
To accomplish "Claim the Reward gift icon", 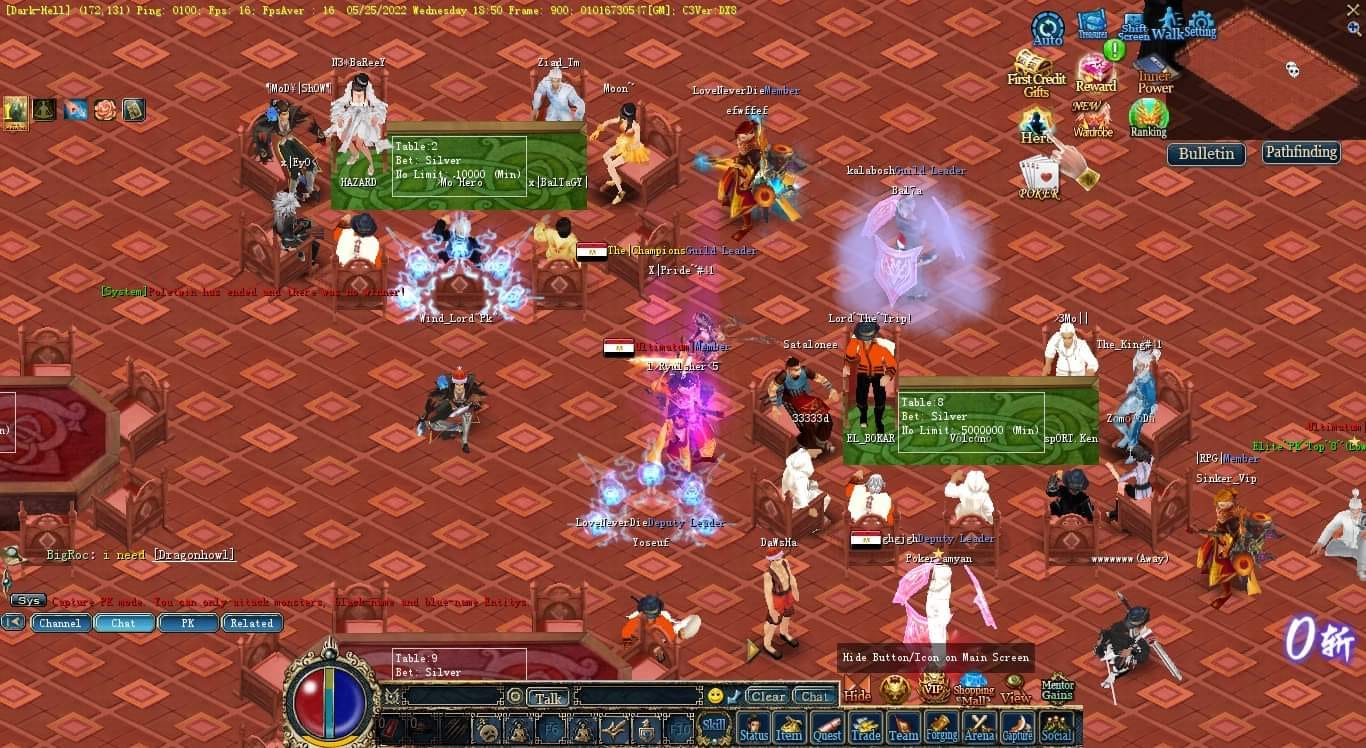I will pos(1096,73).
